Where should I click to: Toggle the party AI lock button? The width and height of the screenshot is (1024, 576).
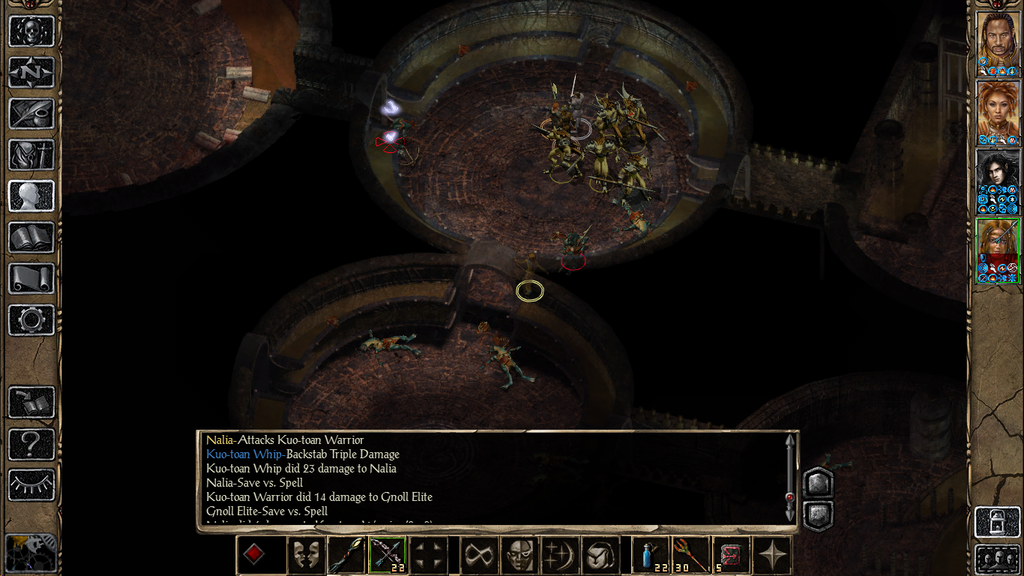997,522
